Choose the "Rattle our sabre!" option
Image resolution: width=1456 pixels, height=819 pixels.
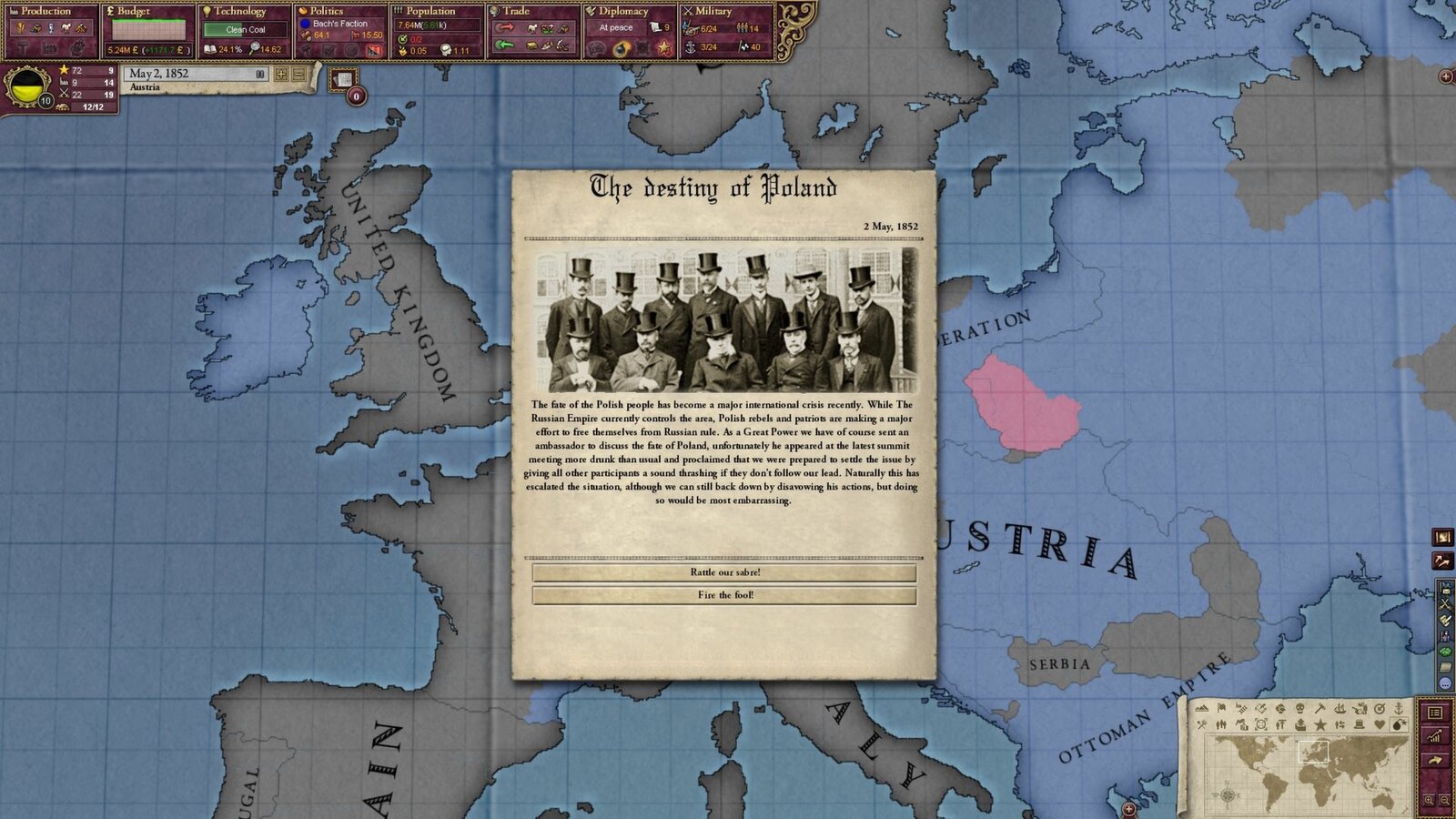pos(723,573)
